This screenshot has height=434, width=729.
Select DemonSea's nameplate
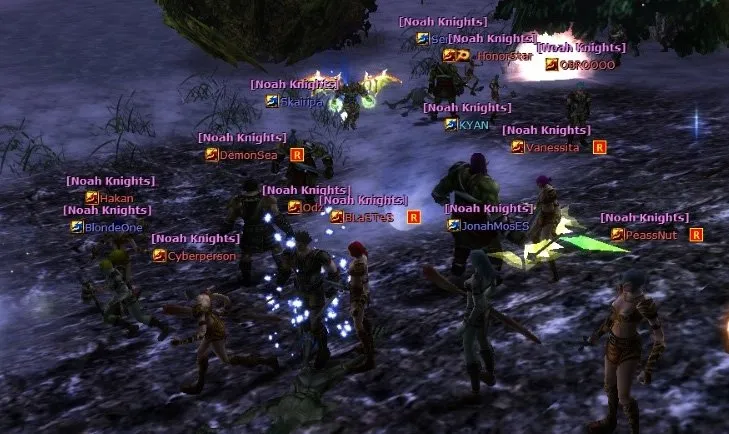[x=248, y=155]
